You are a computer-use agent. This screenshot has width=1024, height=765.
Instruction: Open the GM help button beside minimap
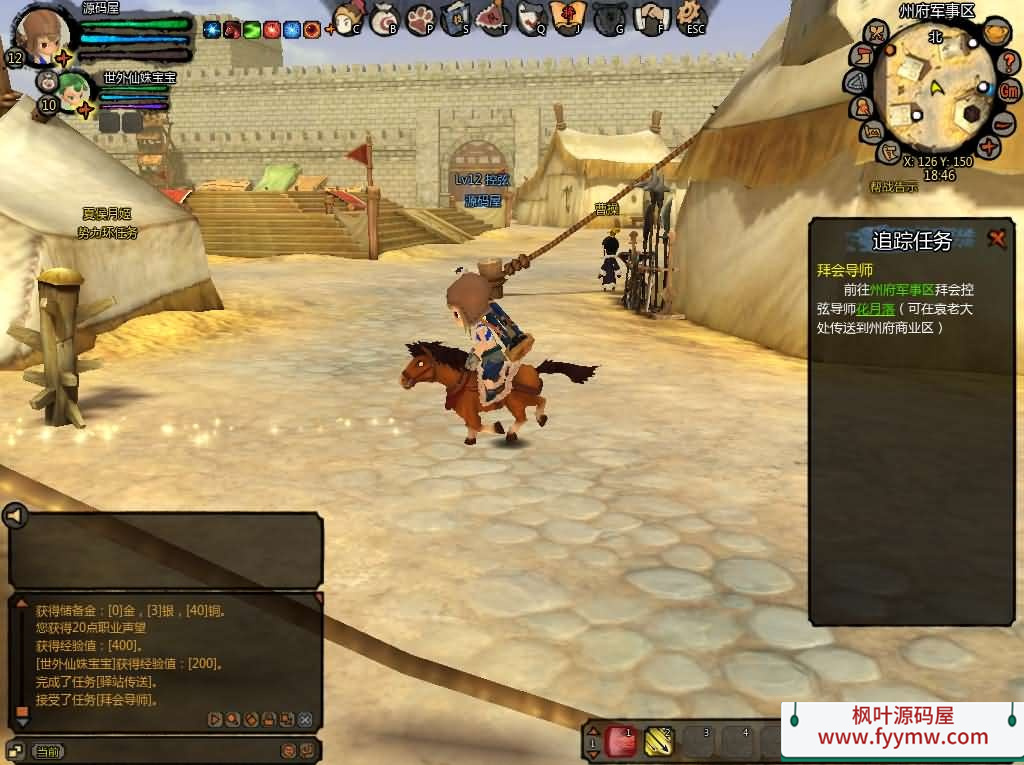tap(1010, 90)
